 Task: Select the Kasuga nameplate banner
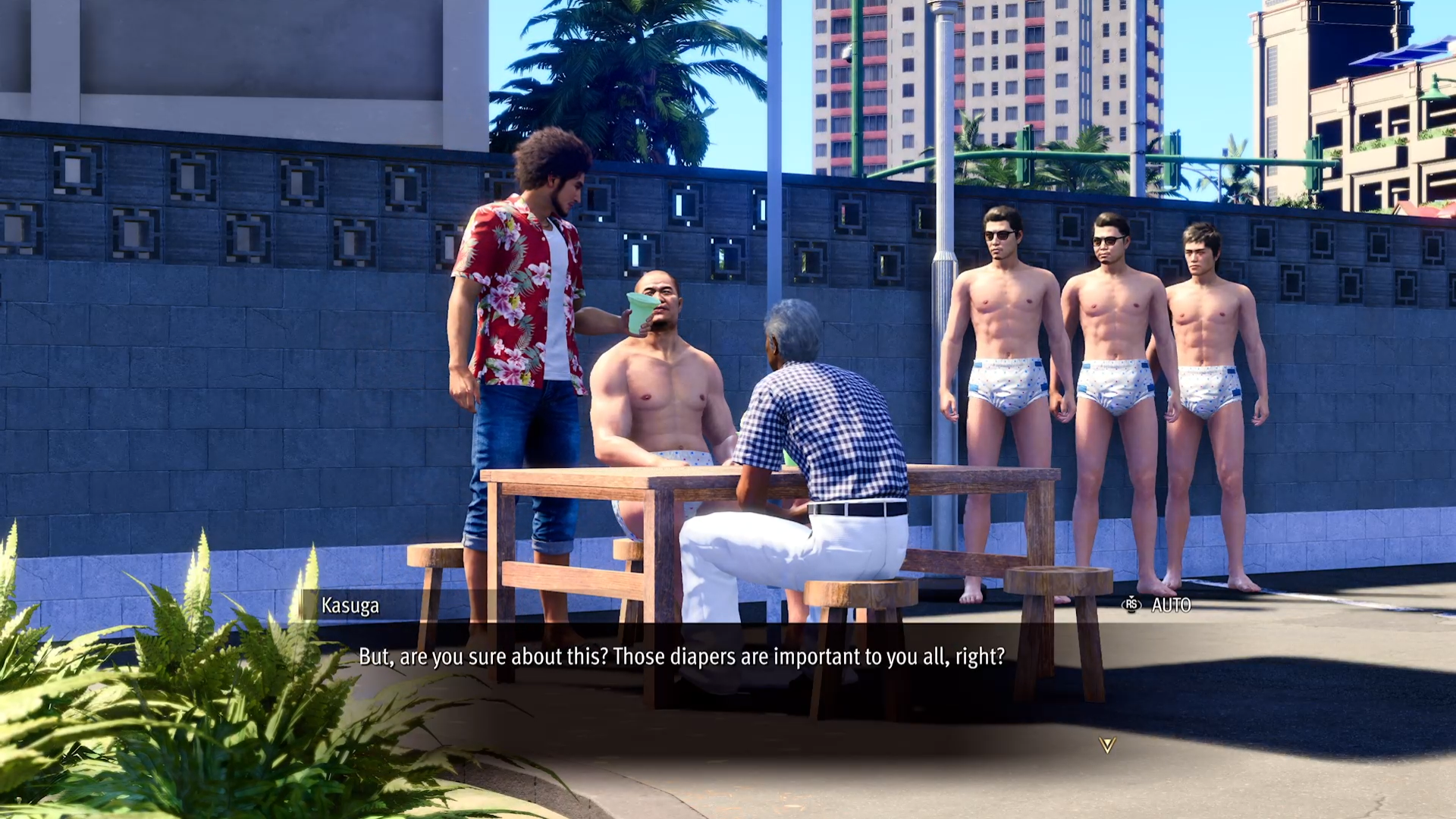[x=349, y=606]
